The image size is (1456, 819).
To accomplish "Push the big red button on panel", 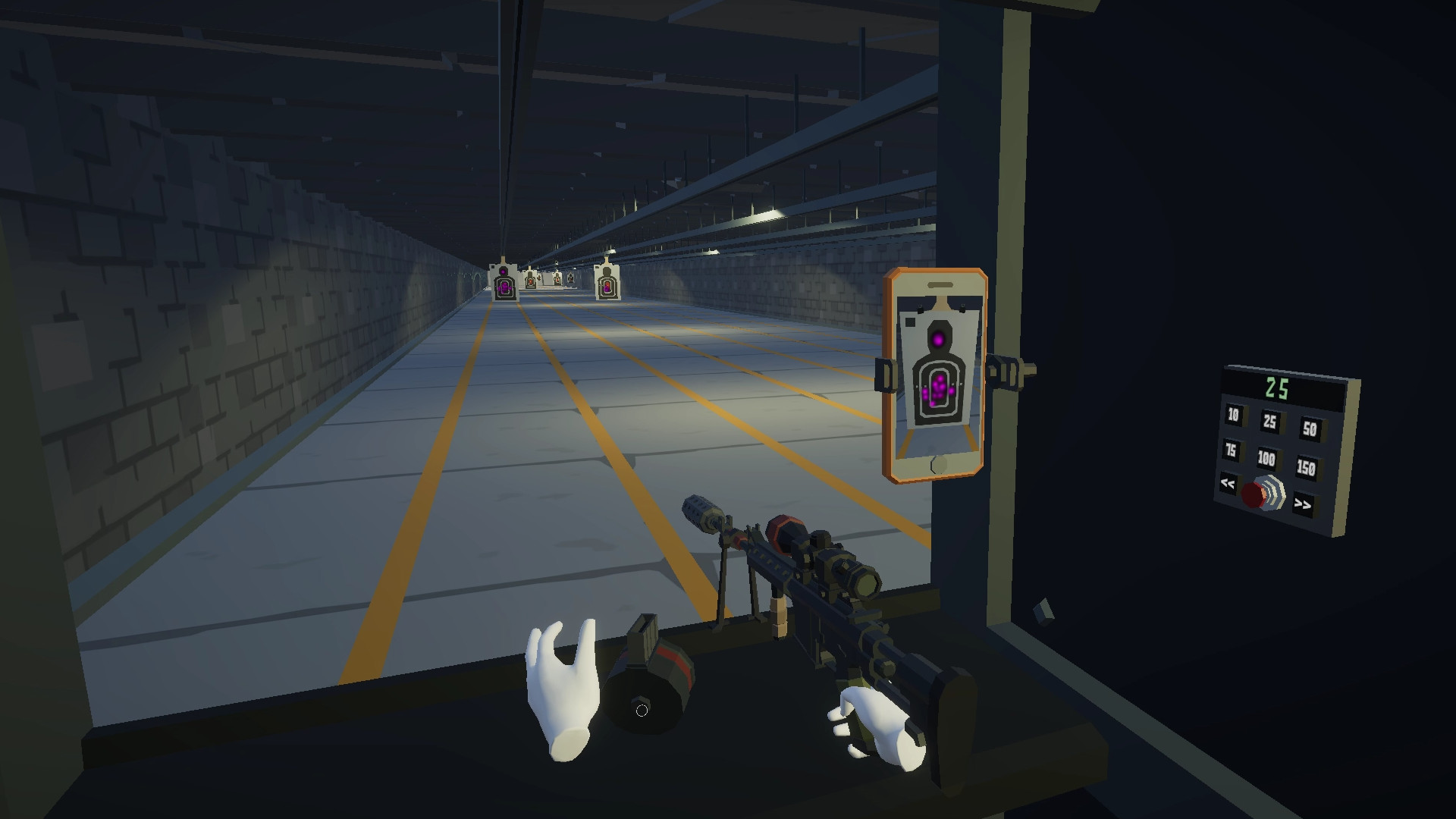I will tap(1254, 495).
